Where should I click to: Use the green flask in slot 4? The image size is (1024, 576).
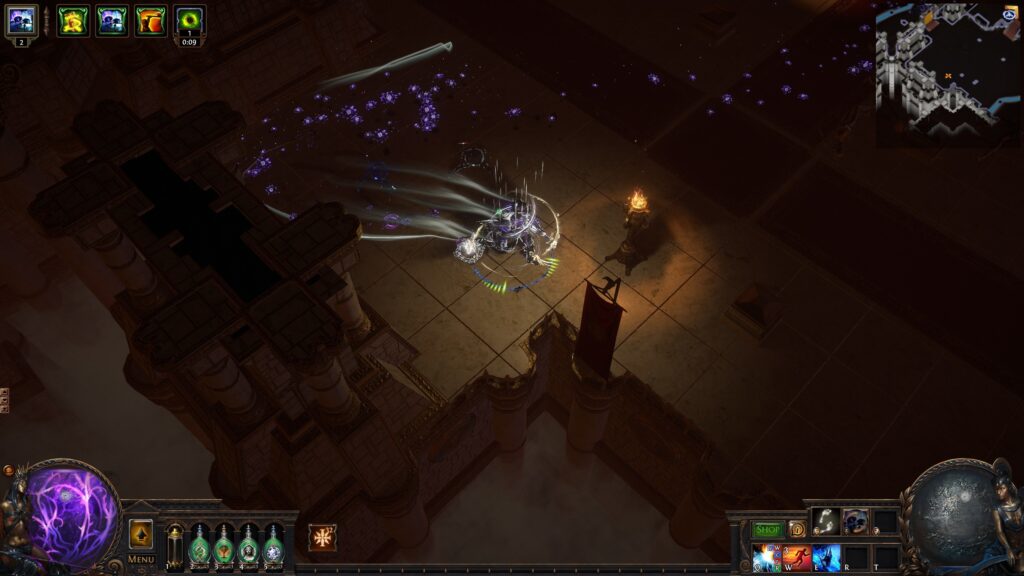(x=248, y=545)
